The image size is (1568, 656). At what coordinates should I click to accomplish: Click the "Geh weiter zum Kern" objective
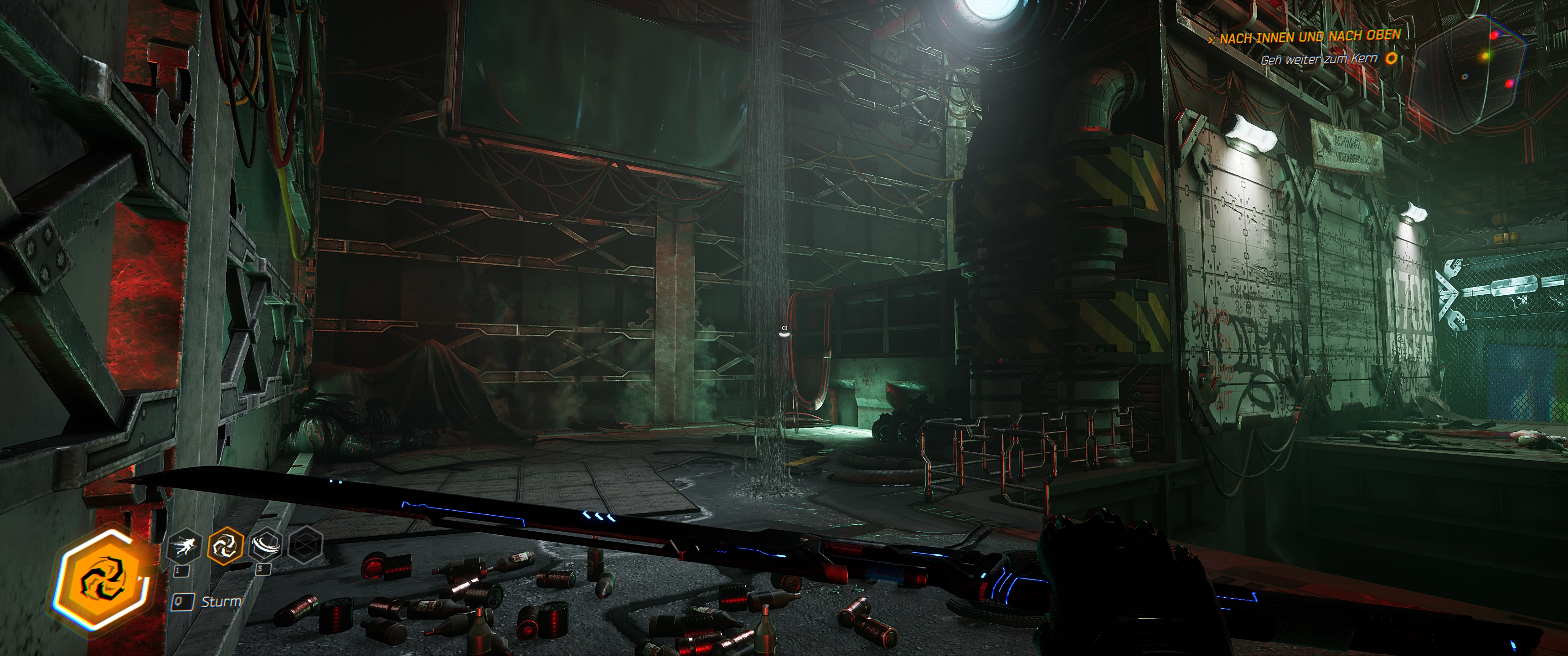pos(1318,60)
